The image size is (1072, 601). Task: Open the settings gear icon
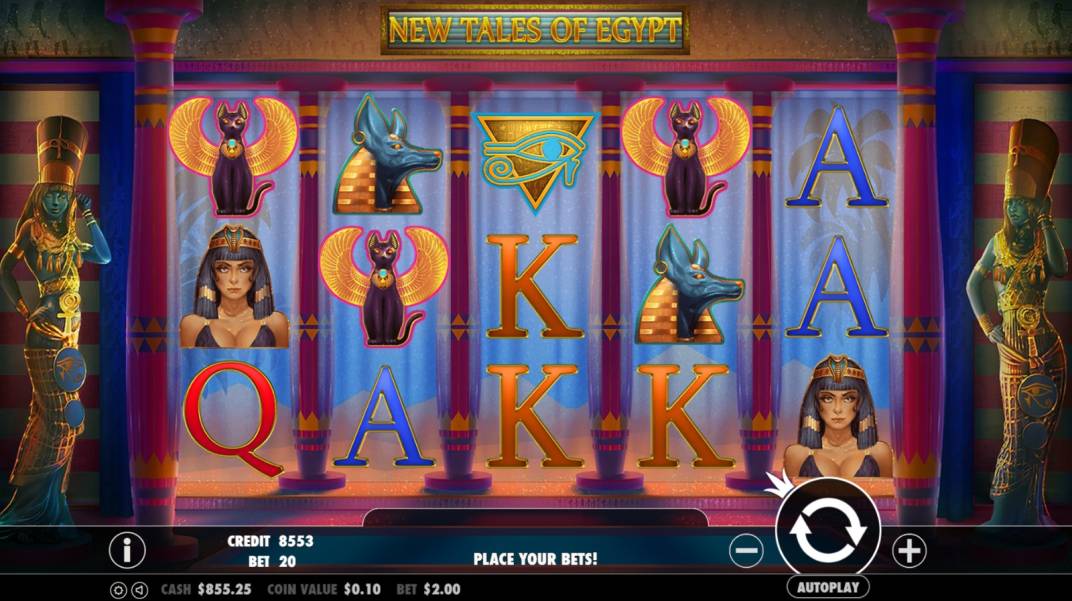pos(118,589)
